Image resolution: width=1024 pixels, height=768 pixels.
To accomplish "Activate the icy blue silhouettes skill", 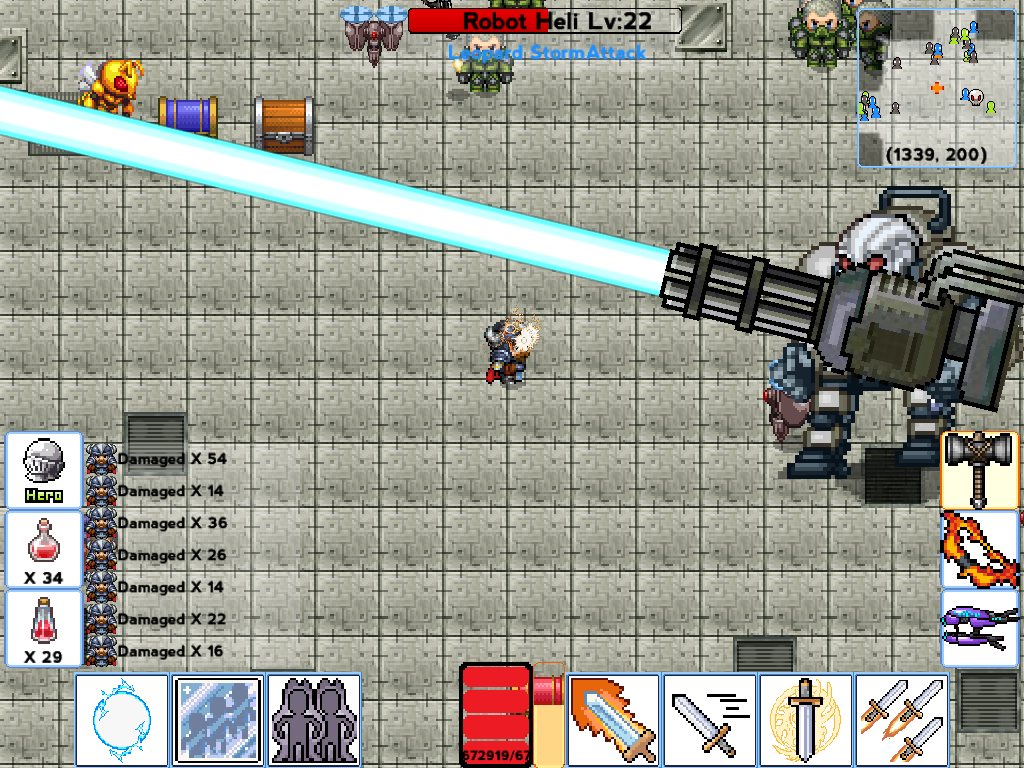I will (217, 719).
